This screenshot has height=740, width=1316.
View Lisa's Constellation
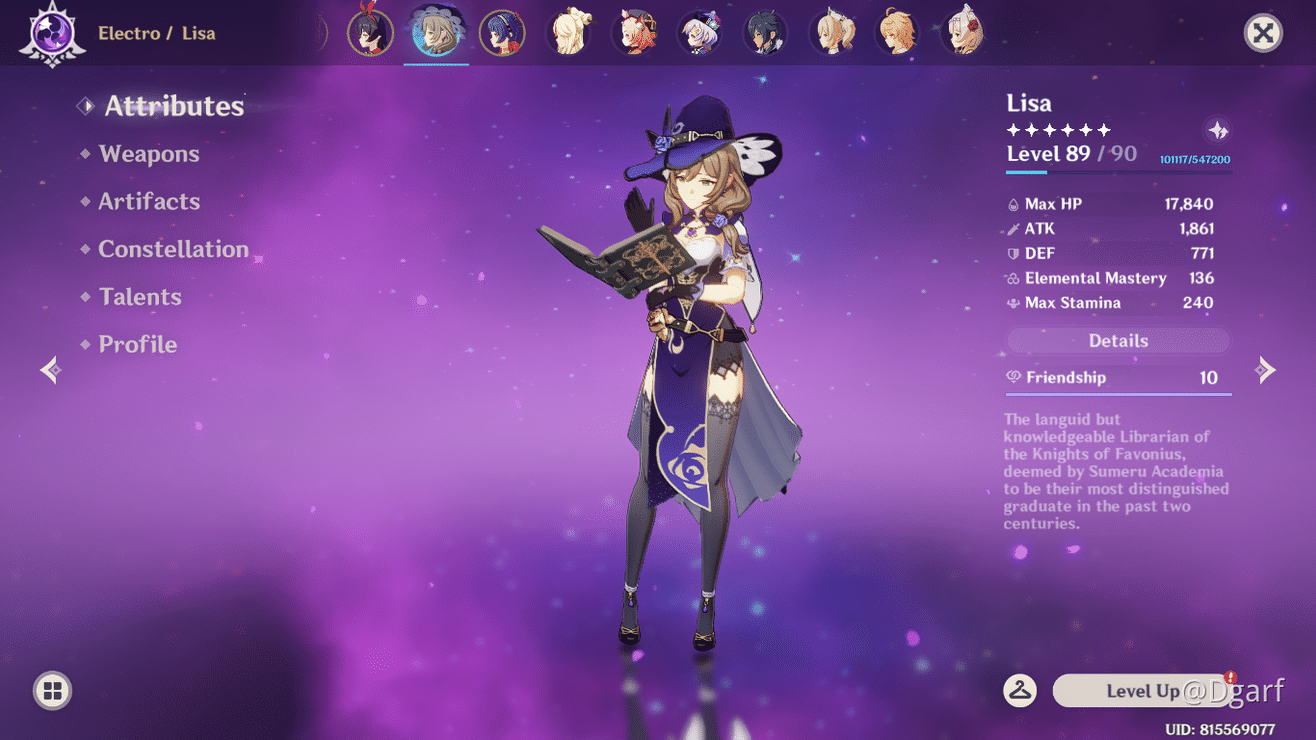pos(173,249)
